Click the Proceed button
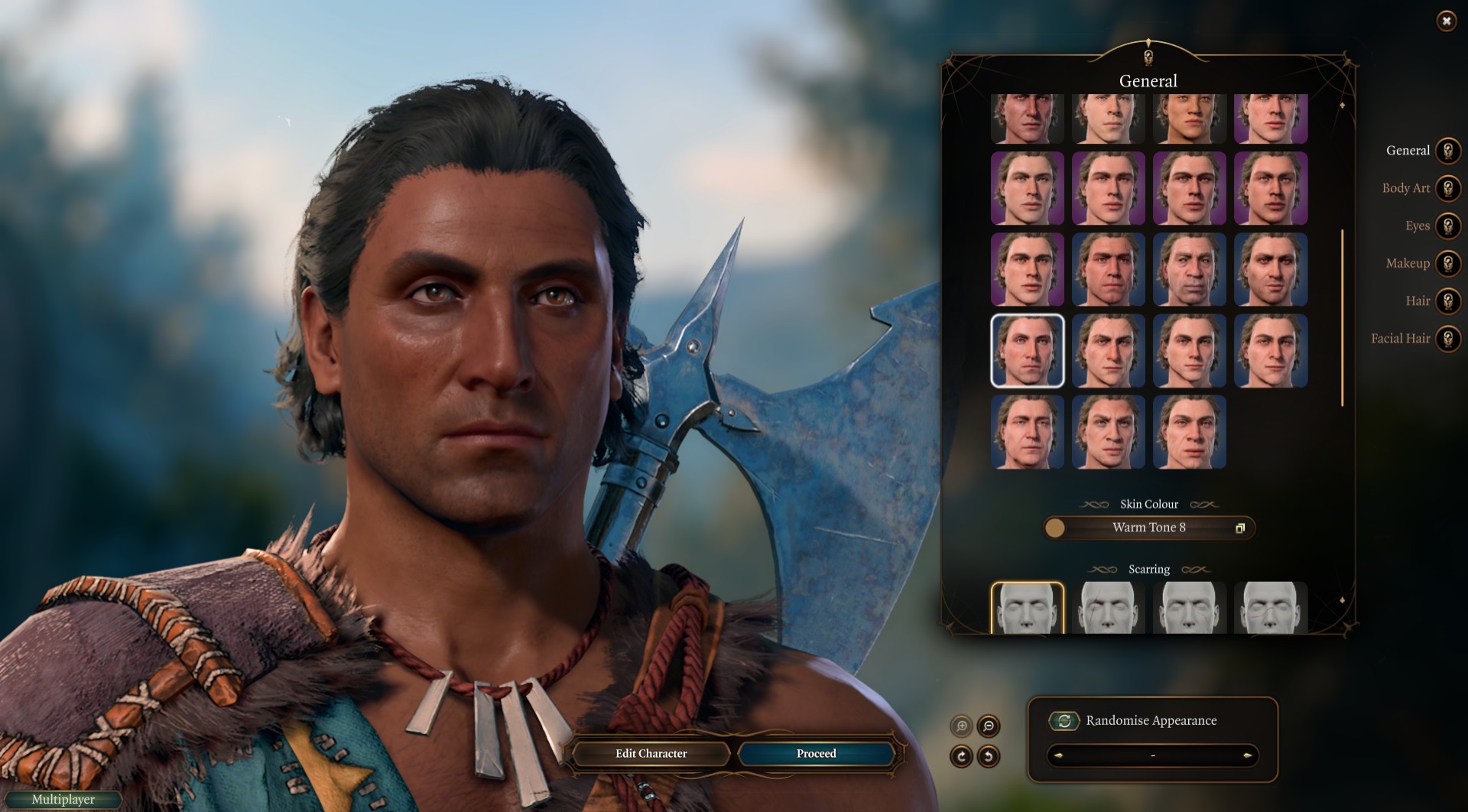Viewport: 1468px width, 812px height. pos(816,754)
